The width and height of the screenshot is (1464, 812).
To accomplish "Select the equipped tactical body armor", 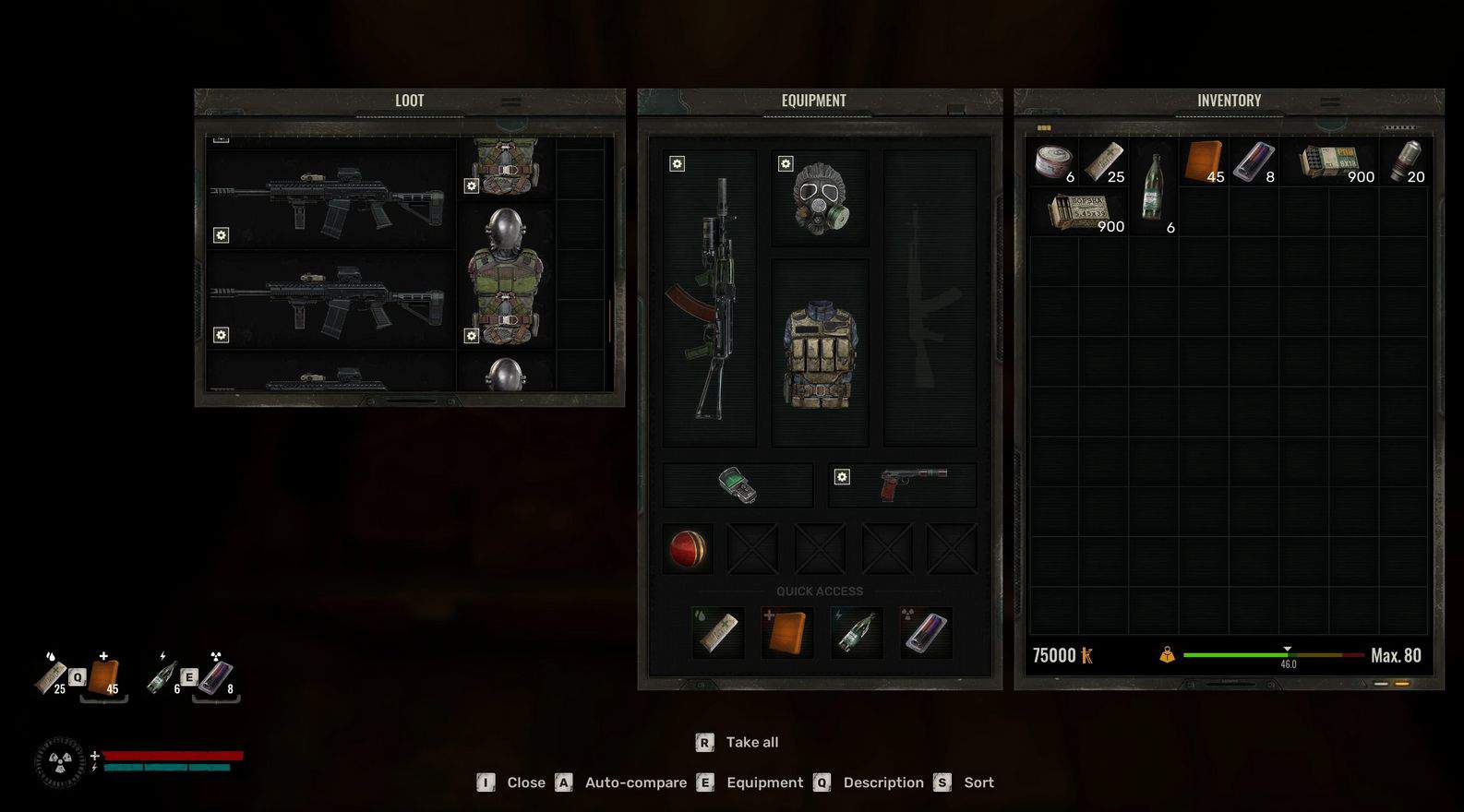I will click(820, 353).
